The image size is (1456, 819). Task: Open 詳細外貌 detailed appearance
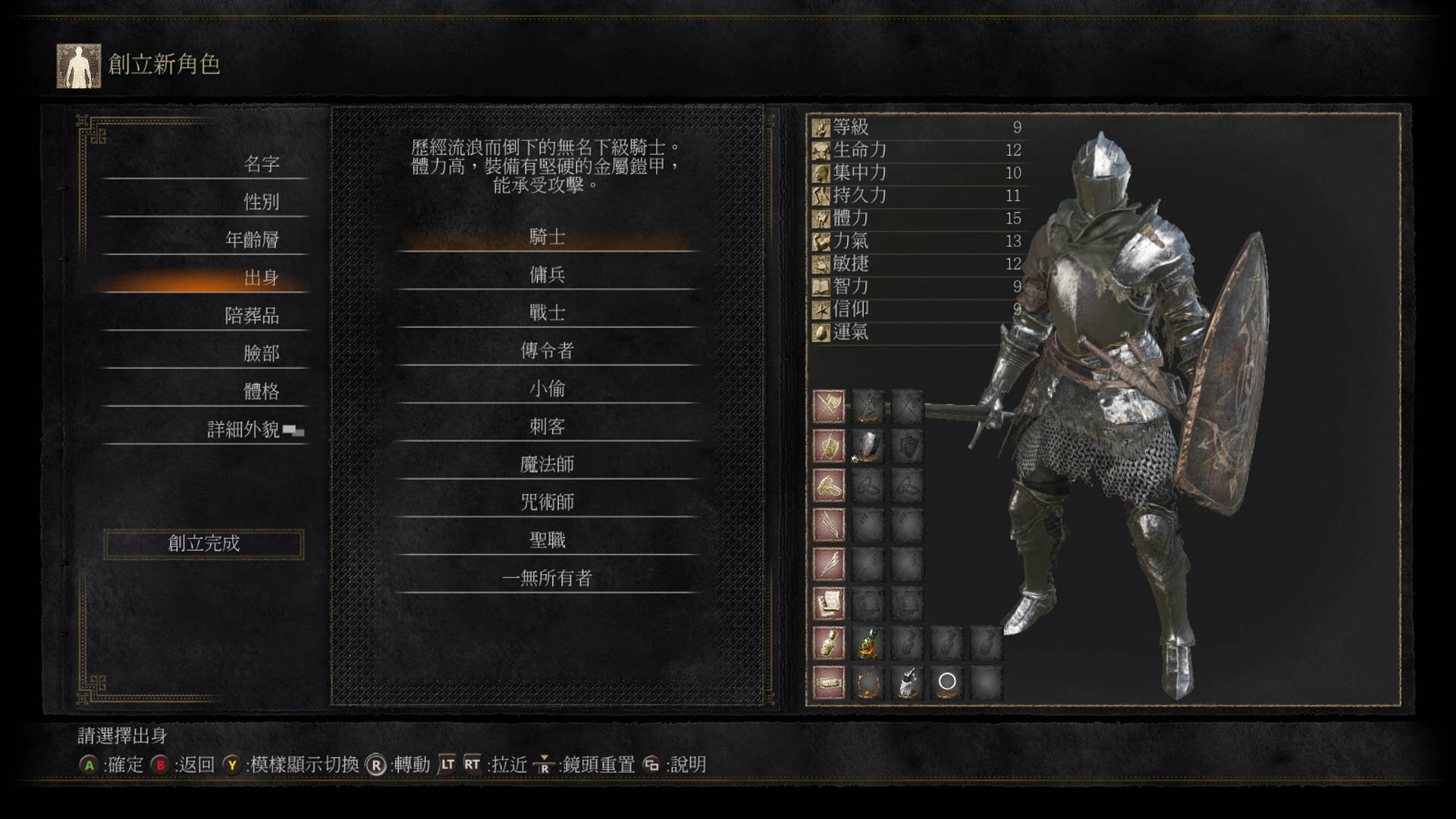coord(244,429)
